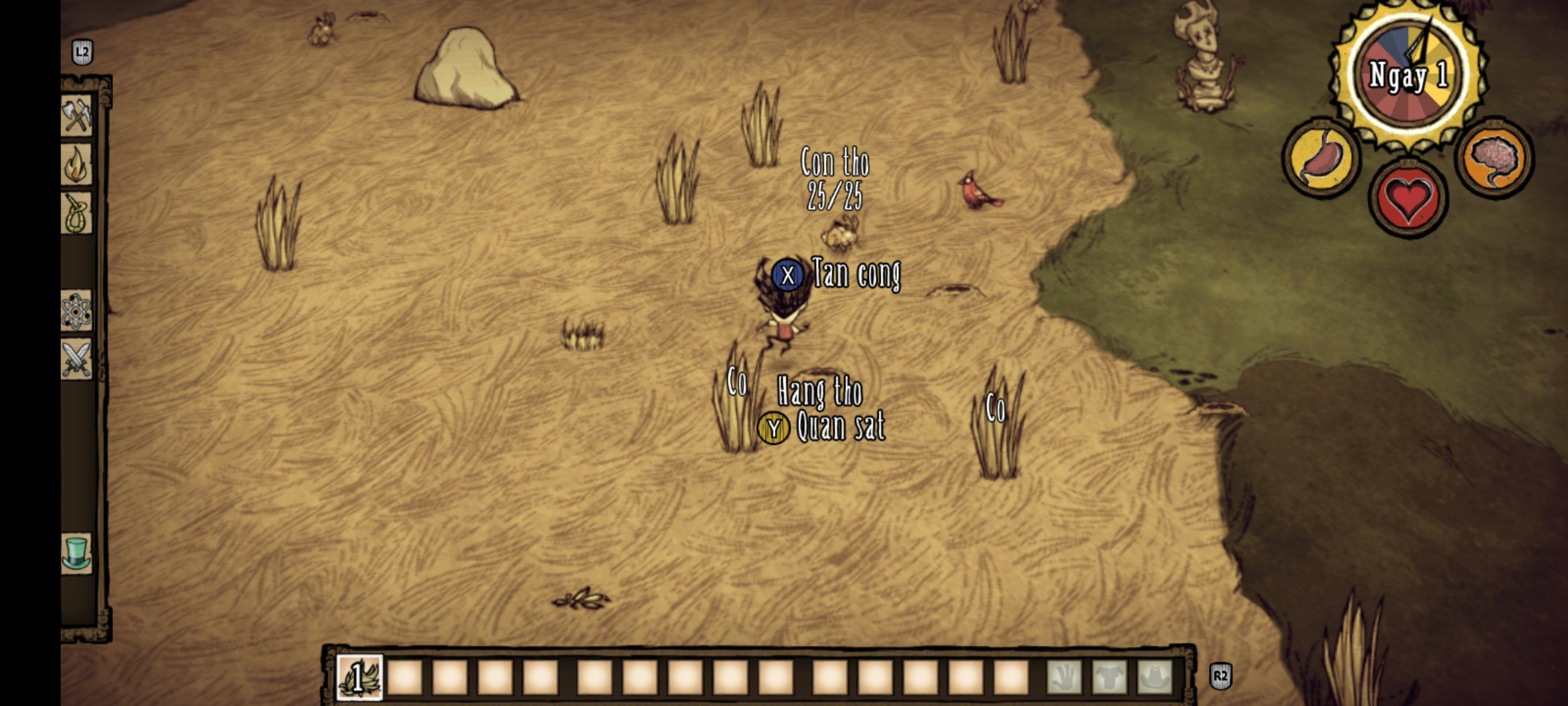Screen dimensions: 1568x706
Task: Click the body armor equipment slot
Action: (1109, 677)
